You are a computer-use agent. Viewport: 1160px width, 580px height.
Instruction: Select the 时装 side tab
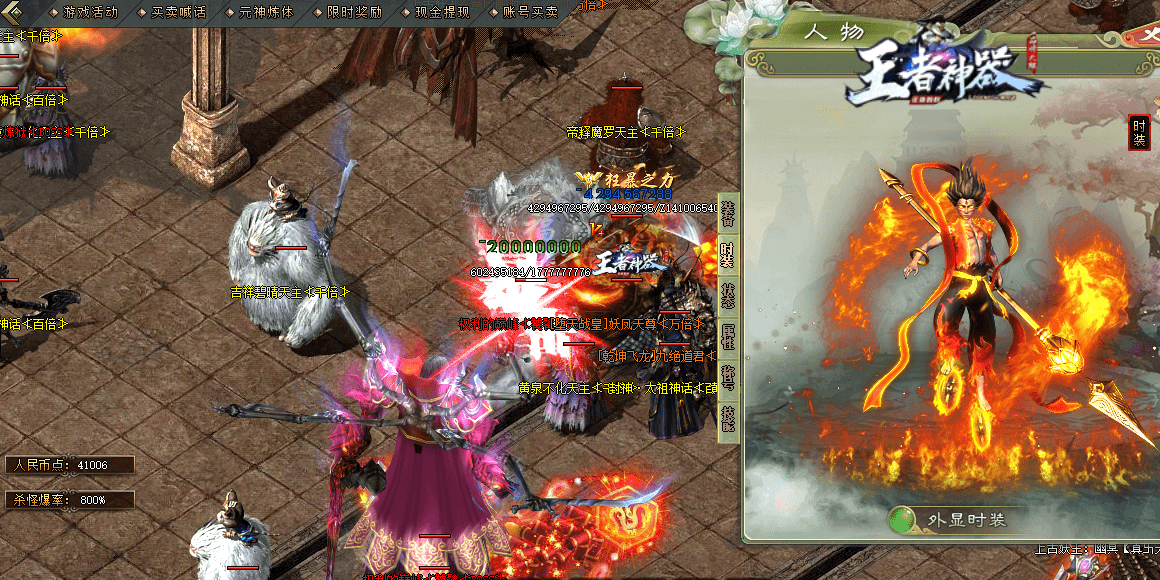coord(729,255)
